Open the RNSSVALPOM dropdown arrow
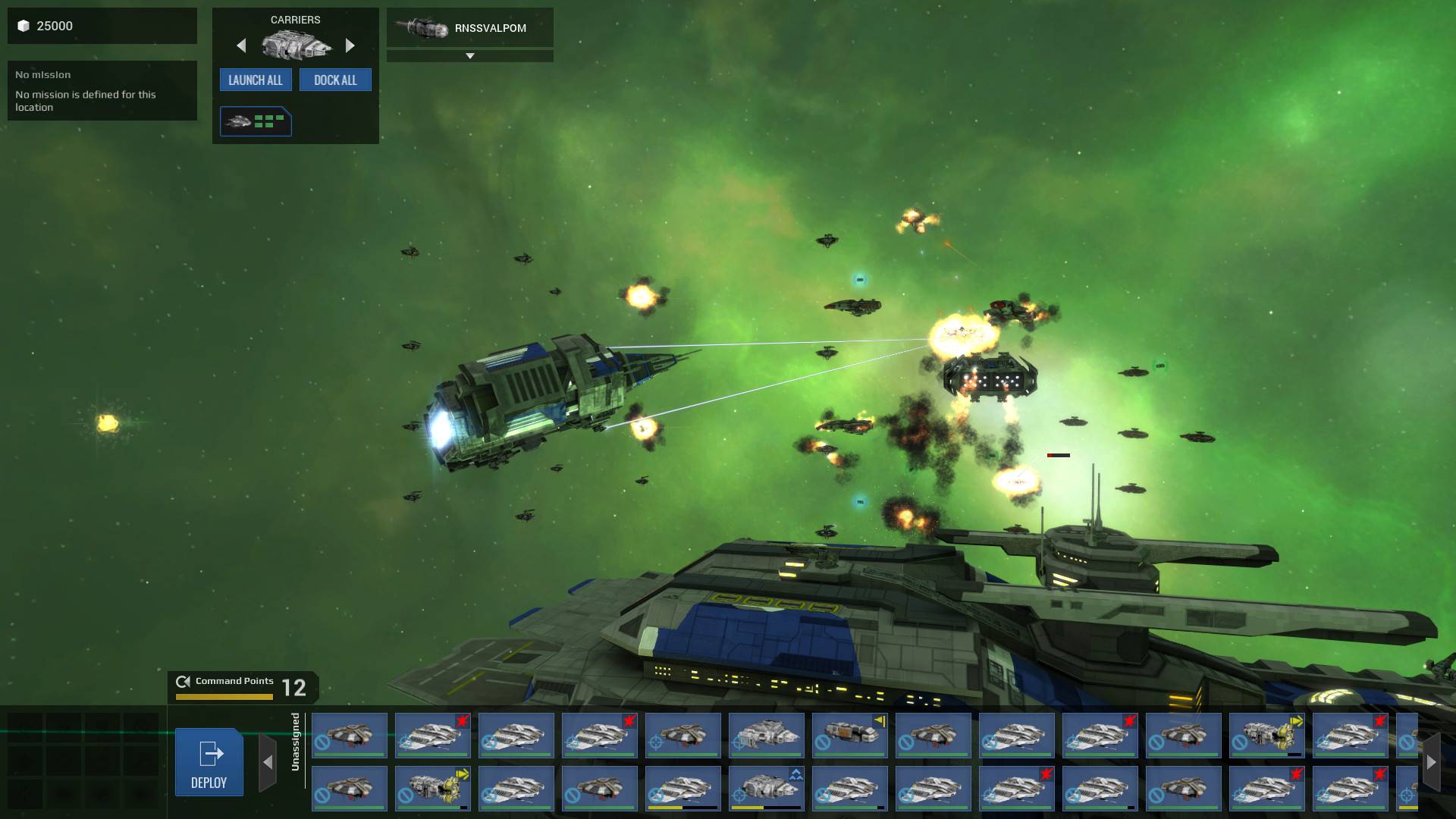The height and width of the screenshot is (819, 1456). (470, 55)
